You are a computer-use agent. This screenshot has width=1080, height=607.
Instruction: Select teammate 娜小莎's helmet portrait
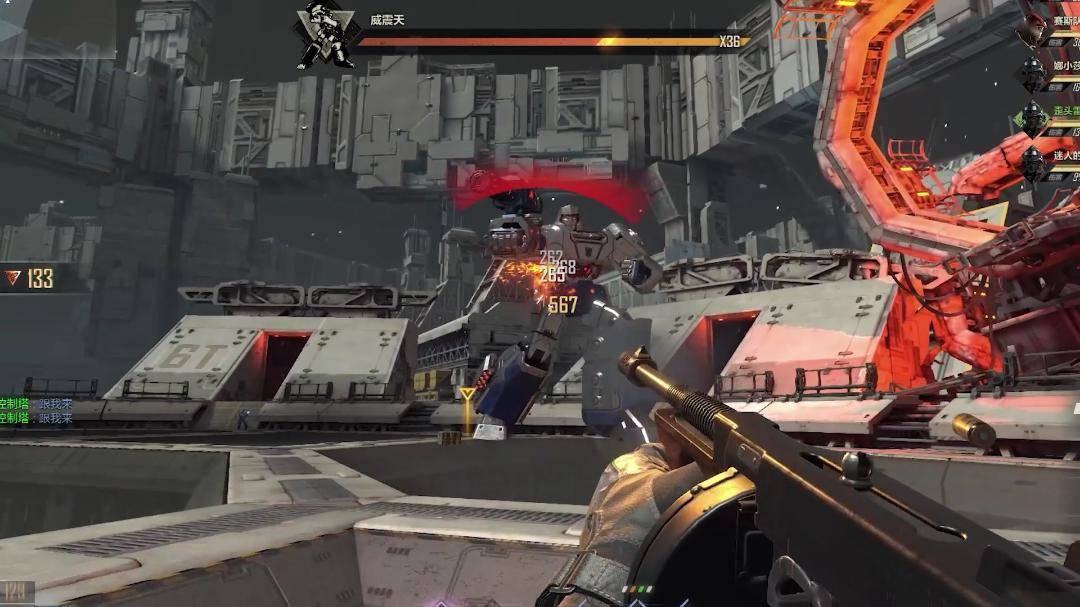coord(1032,74)
